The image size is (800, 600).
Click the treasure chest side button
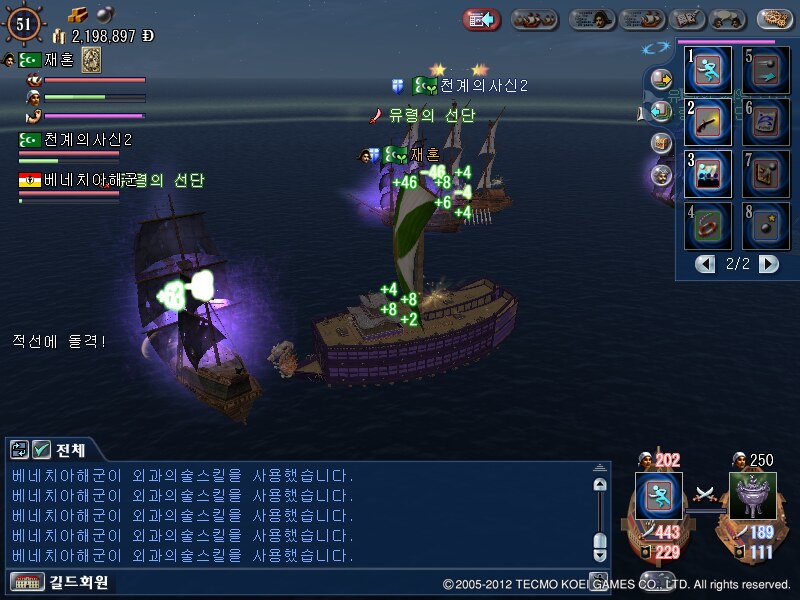pos(661,143)
